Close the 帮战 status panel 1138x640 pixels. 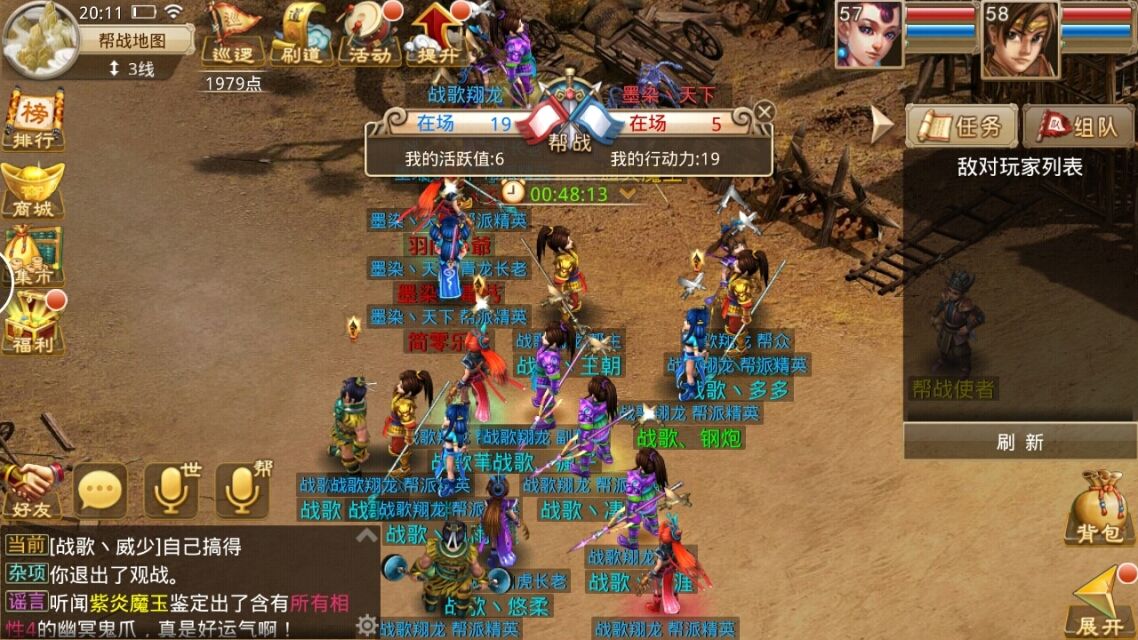point(764,111)
